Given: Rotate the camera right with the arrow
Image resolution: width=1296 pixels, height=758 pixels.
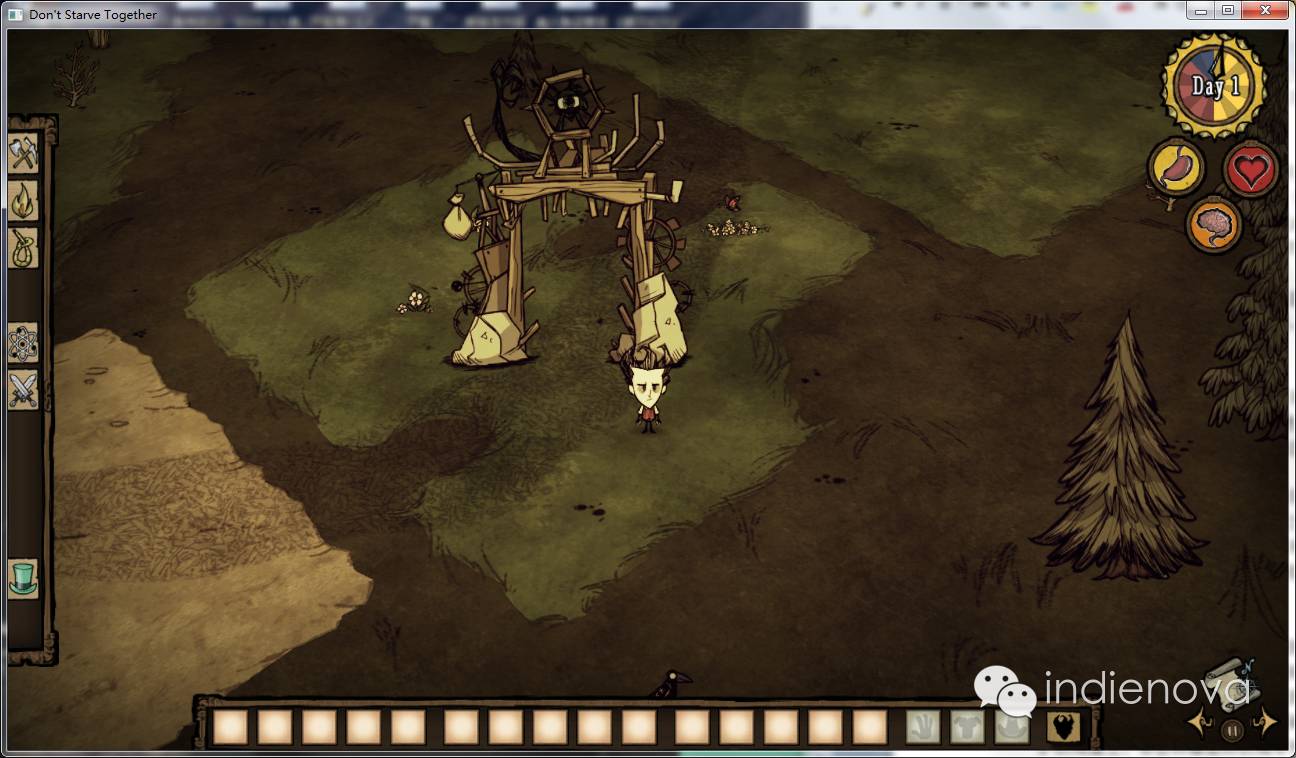Looking at the screenshot, I should tap(1266, 721).
